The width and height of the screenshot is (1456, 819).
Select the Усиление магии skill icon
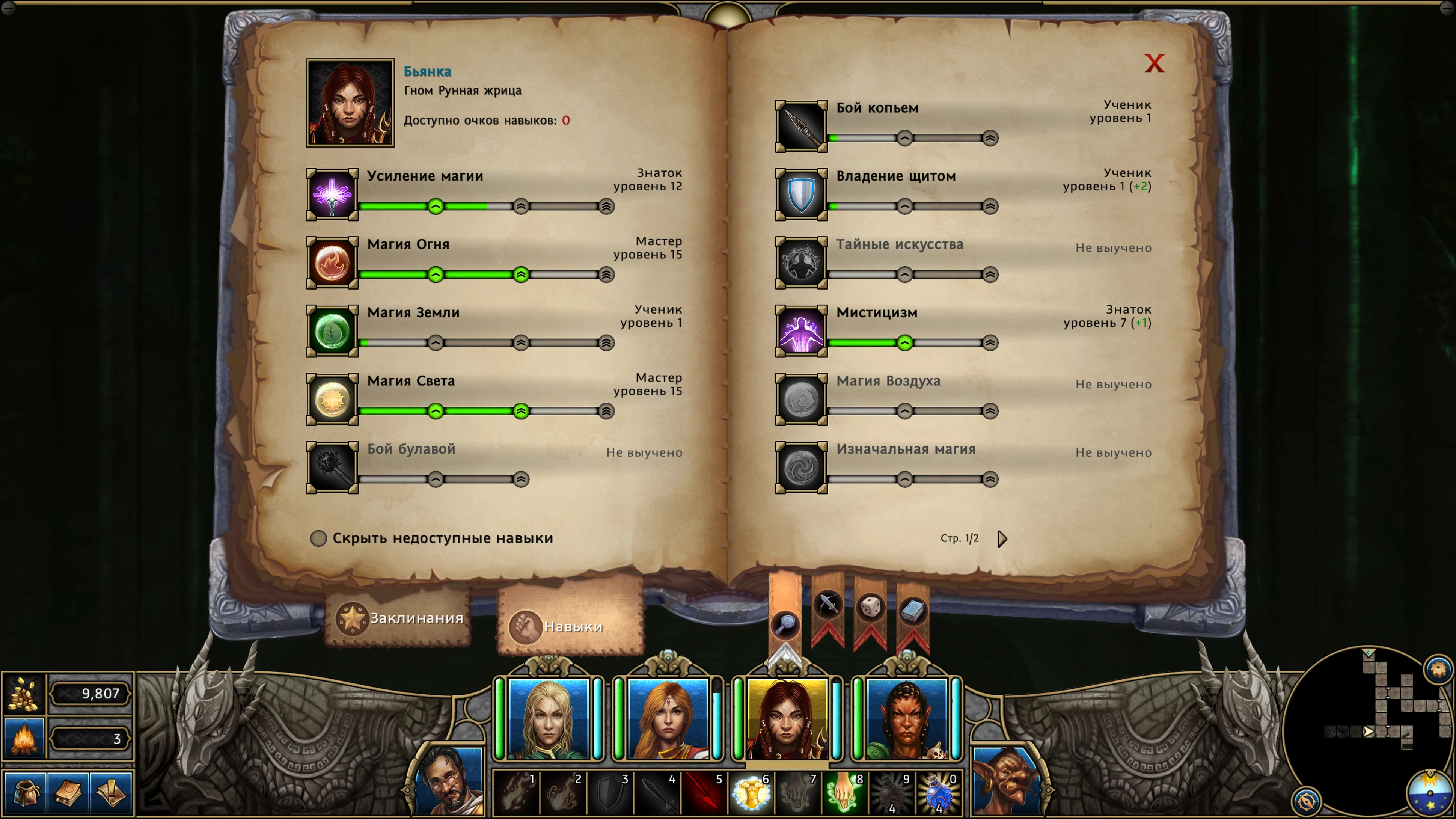332,195
